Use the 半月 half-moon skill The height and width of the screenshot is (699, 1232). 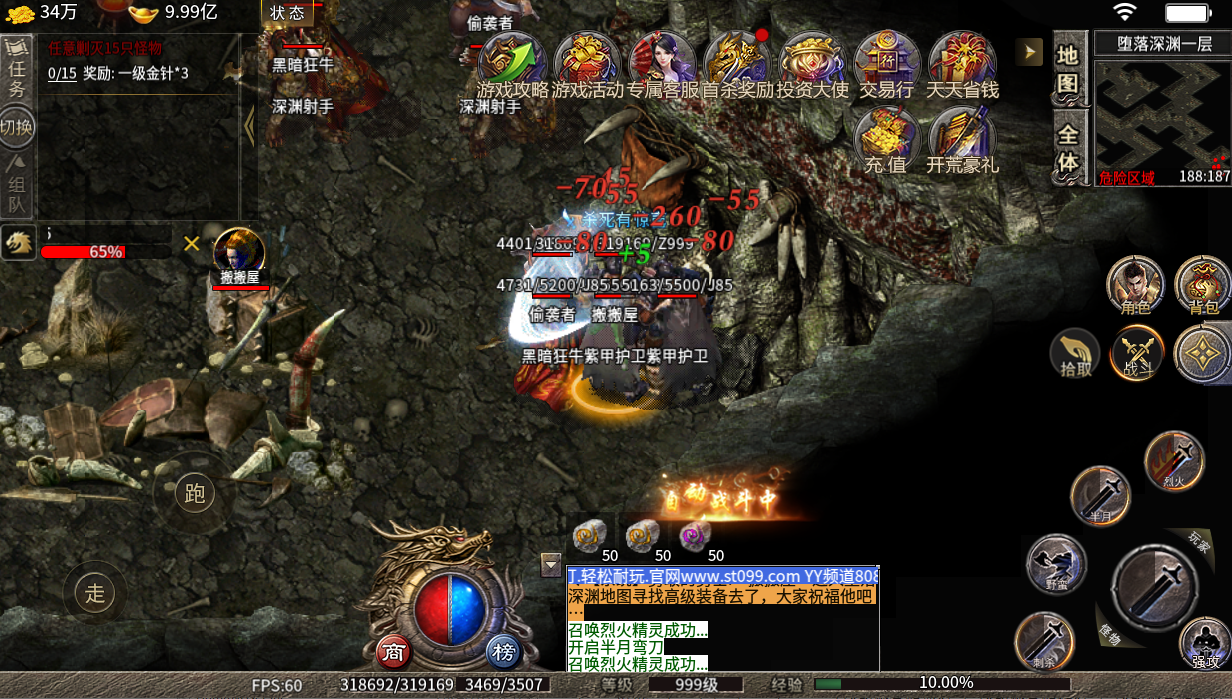(x=1100, y=495)
